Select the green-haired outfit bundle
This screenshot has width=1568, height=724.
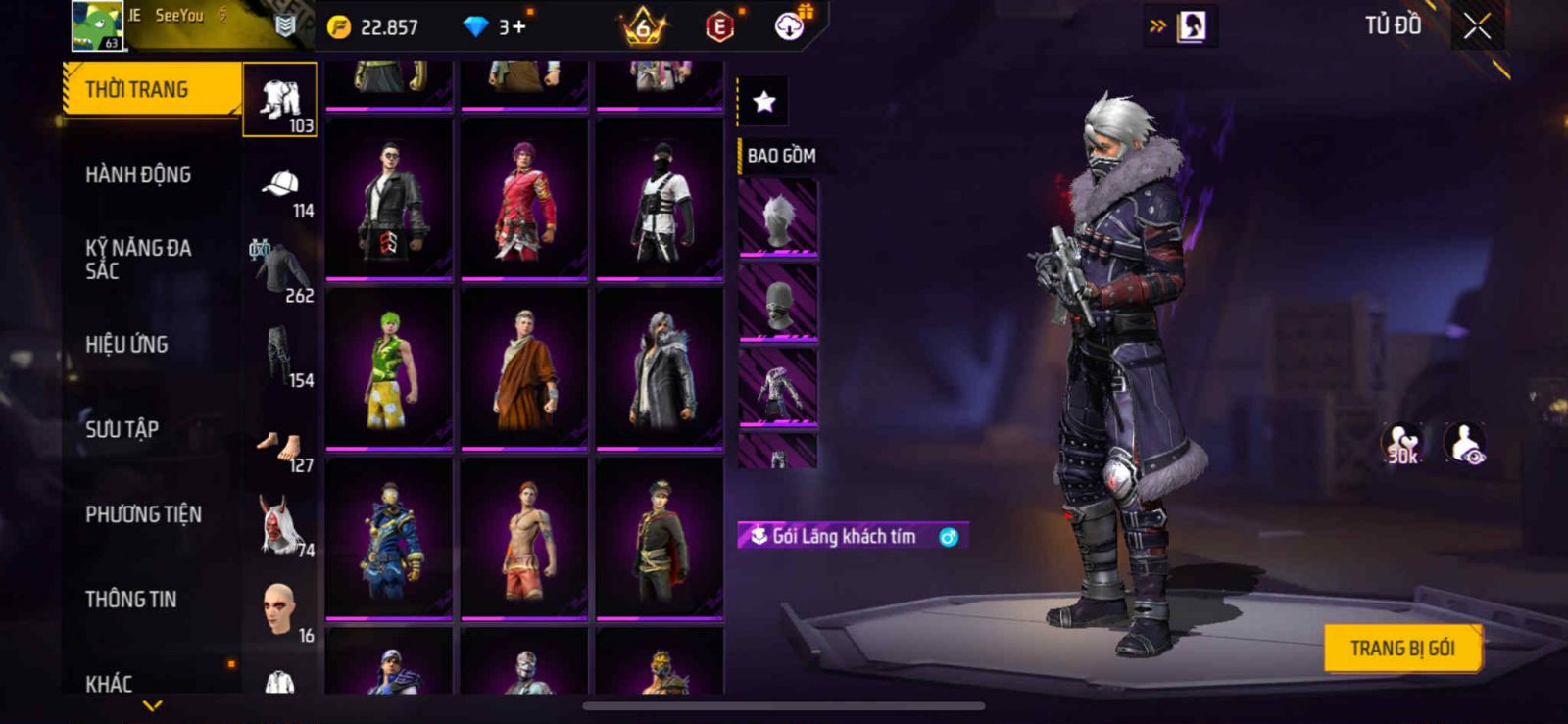(x=389, y=367)
